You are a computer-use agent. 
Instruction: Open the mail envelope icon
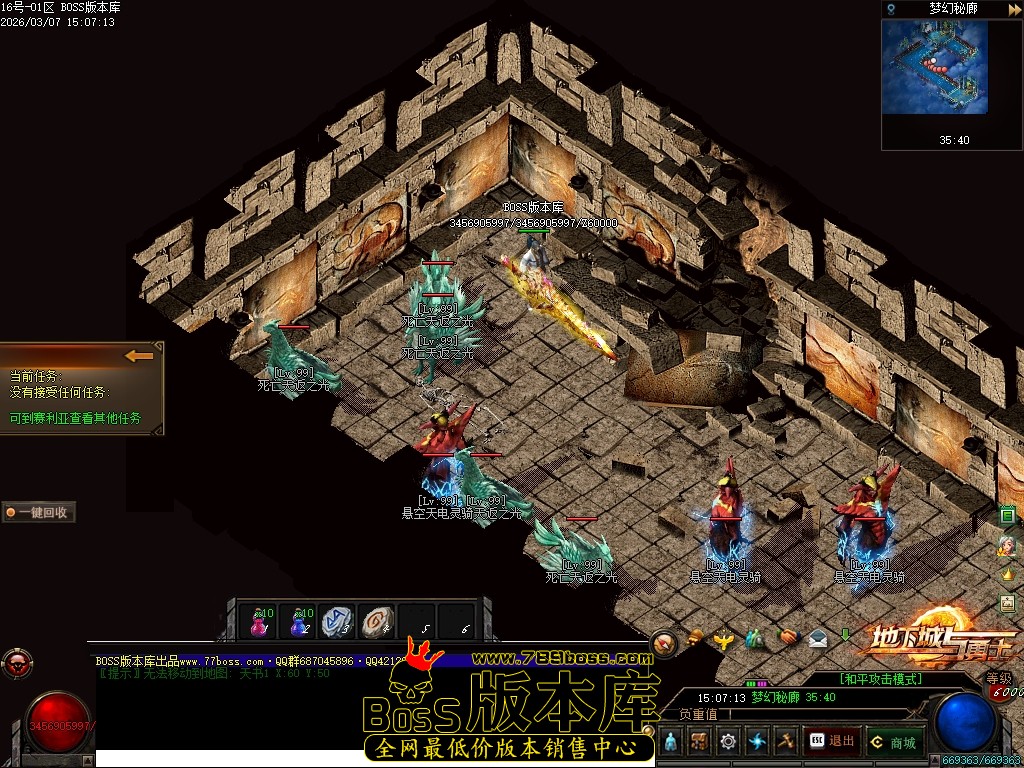pyautogui.click(x=818, y=637)
